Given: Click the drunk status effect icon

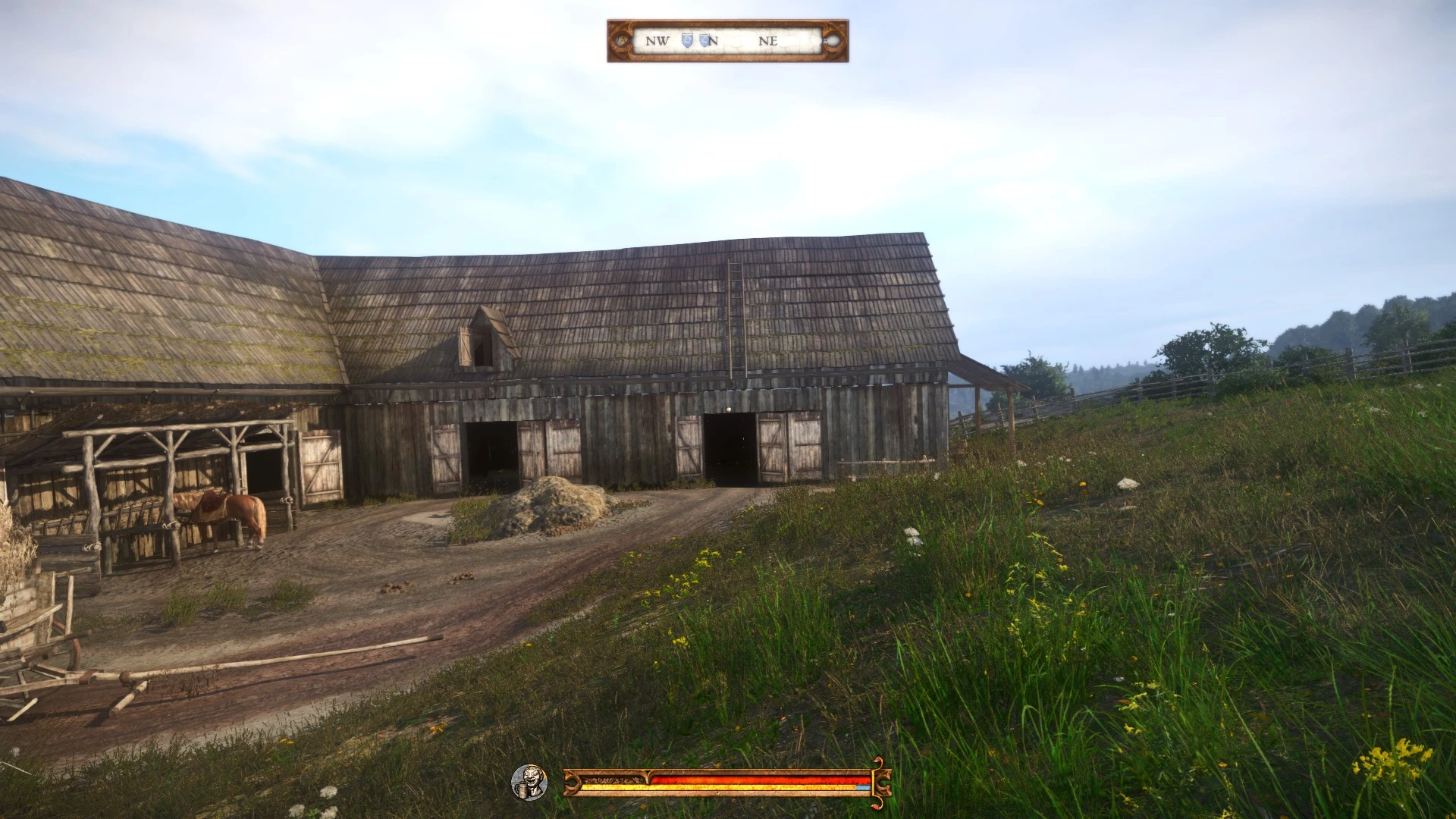Looking at the screenshot, I should [529, 782].
